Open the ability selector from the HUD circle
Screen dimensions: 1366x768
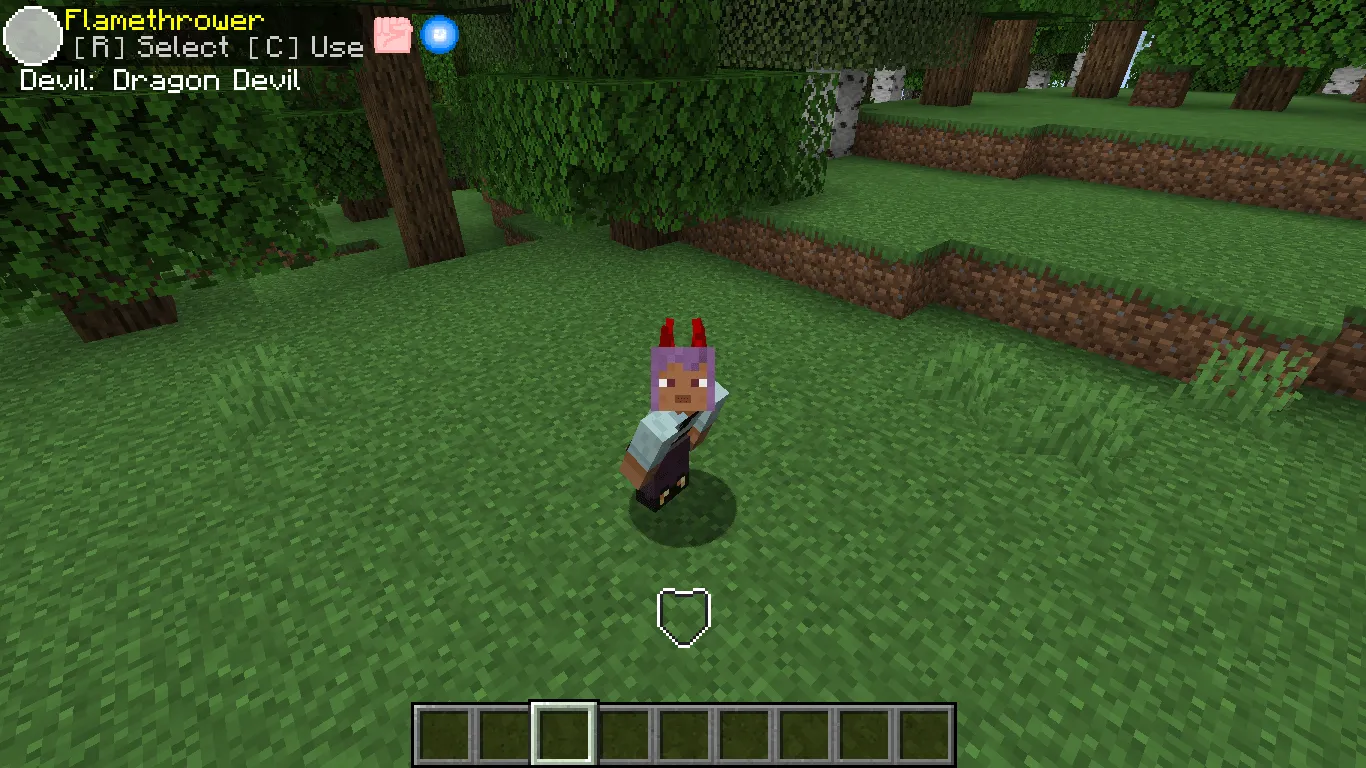point(33,36)
